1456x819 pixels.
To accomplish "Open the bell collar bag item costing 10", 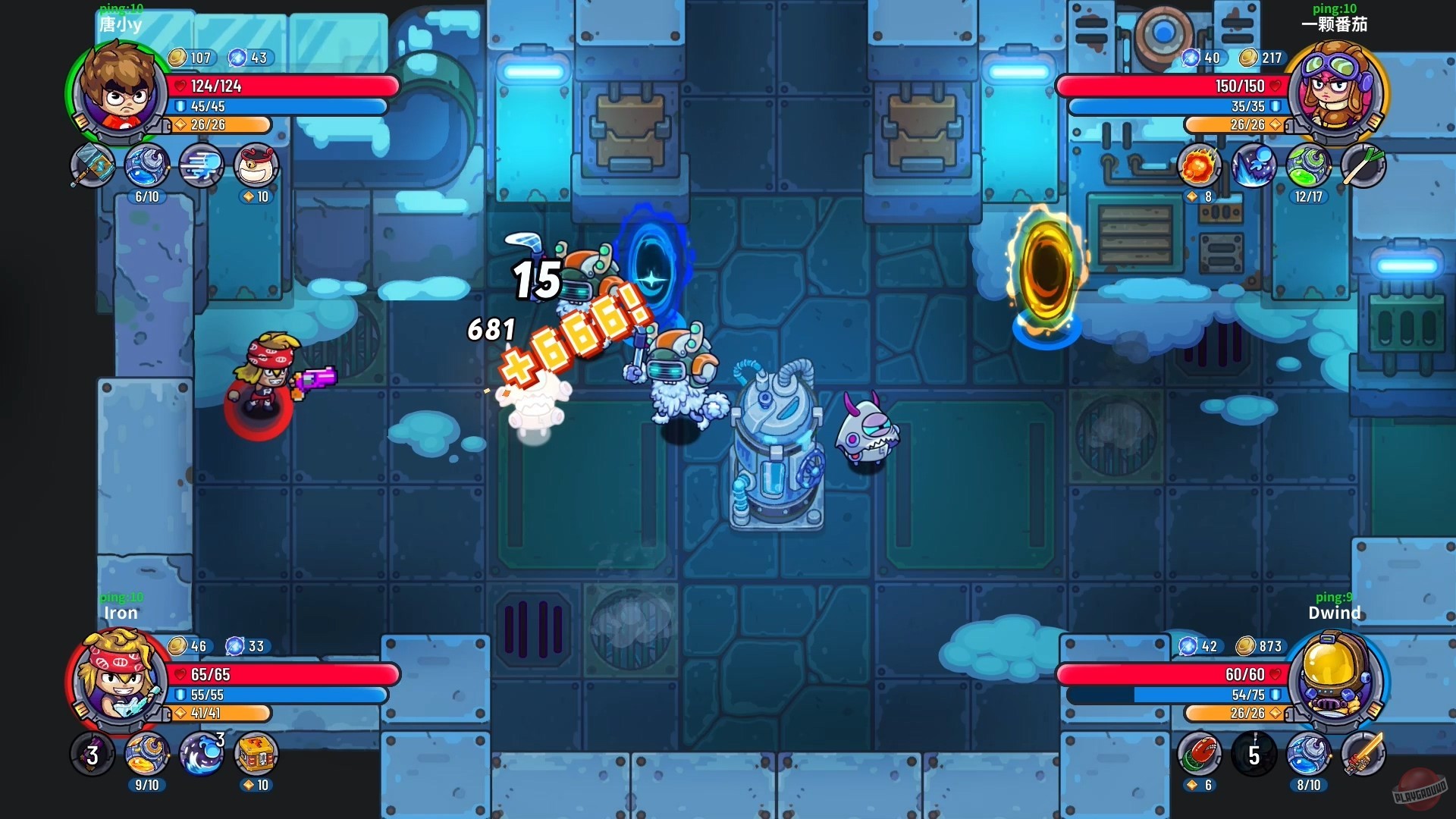I will pyautogui.click(x=256, y=167).
